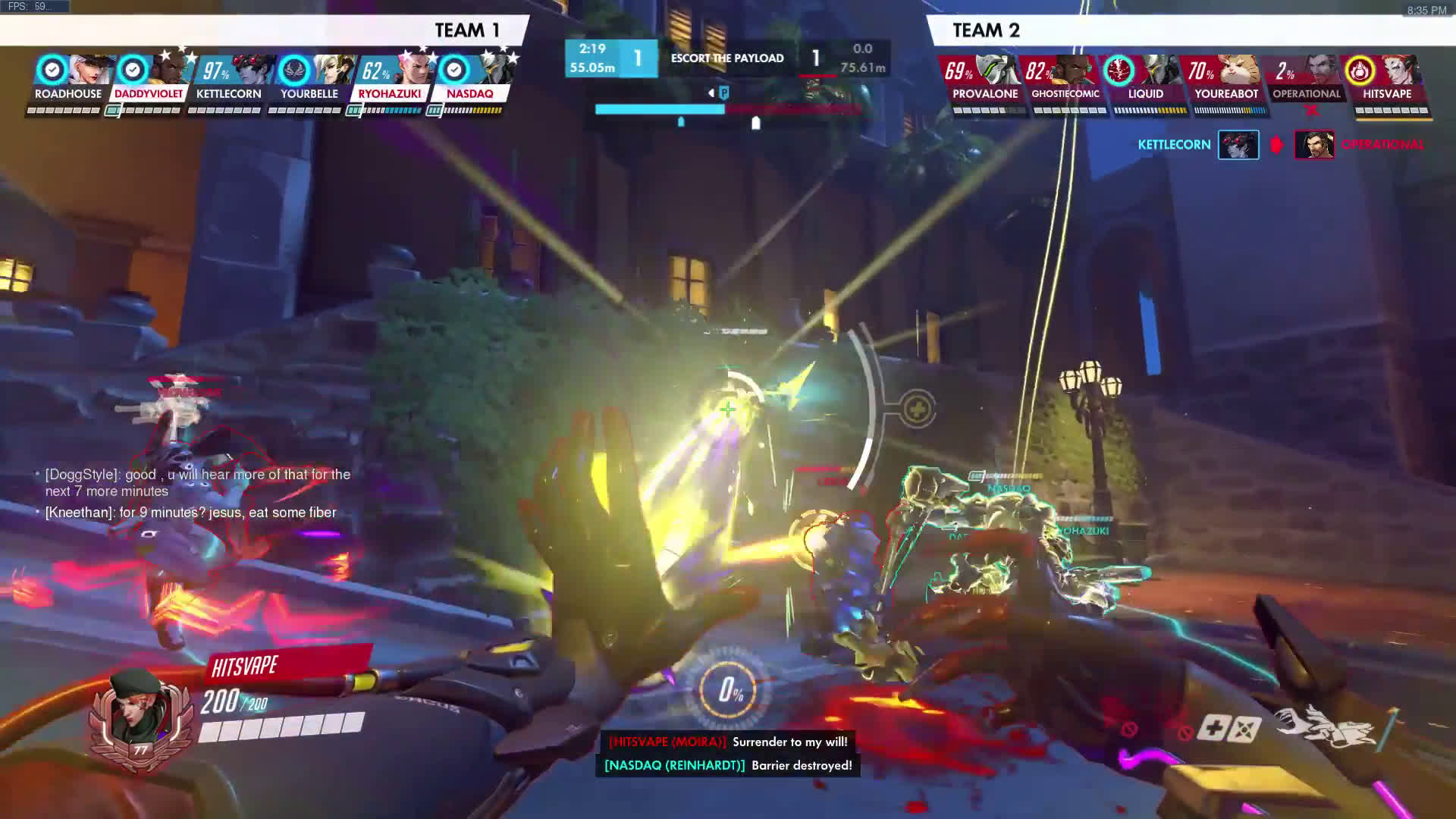Screen dimensions: 1456x819
Task: Spectate PROVALONE from Team 2 roster
Action: click(x=985, y=80)
